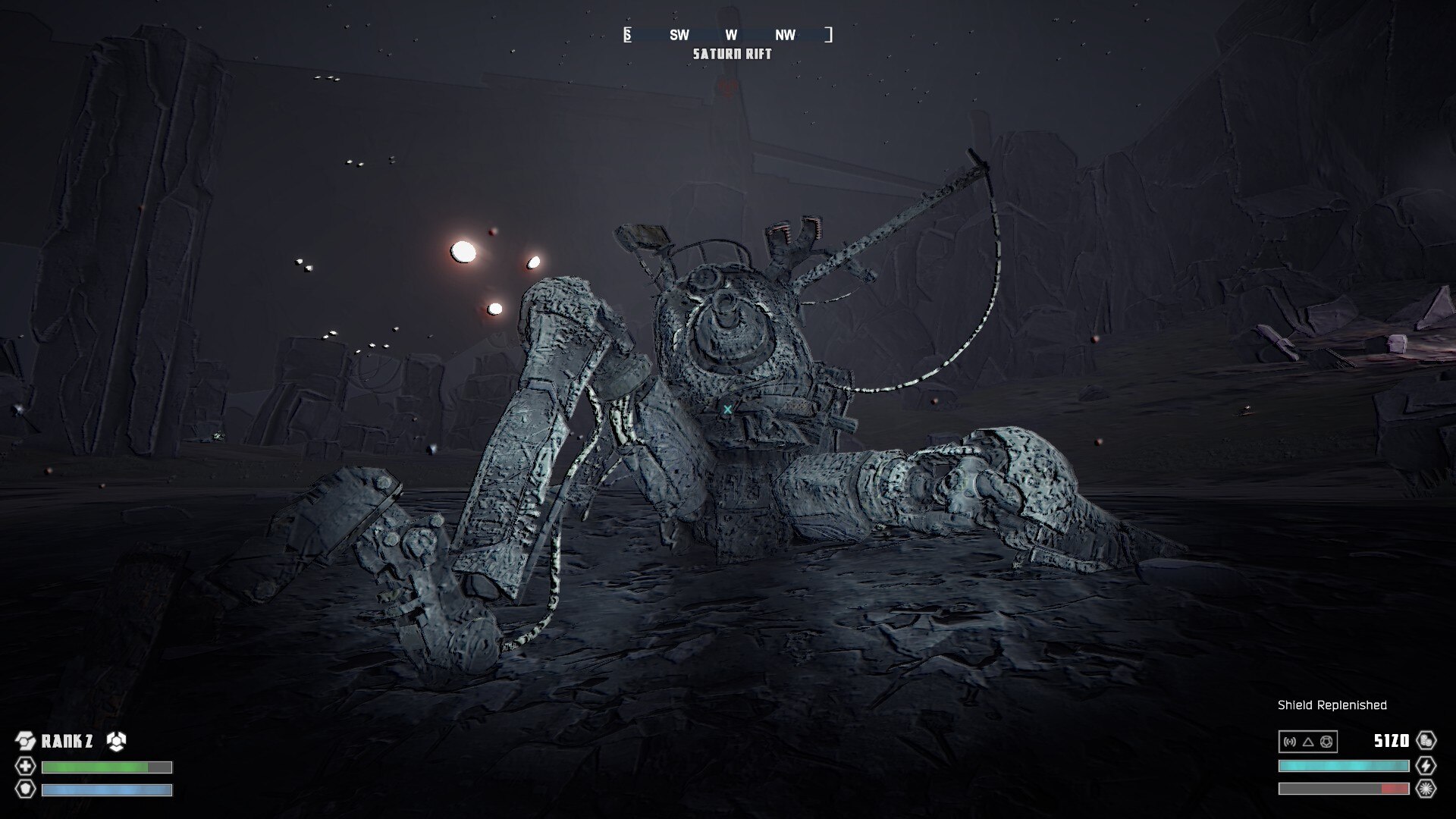Select the dodecahedron icon in the tool box

[x=1326, y=742]
